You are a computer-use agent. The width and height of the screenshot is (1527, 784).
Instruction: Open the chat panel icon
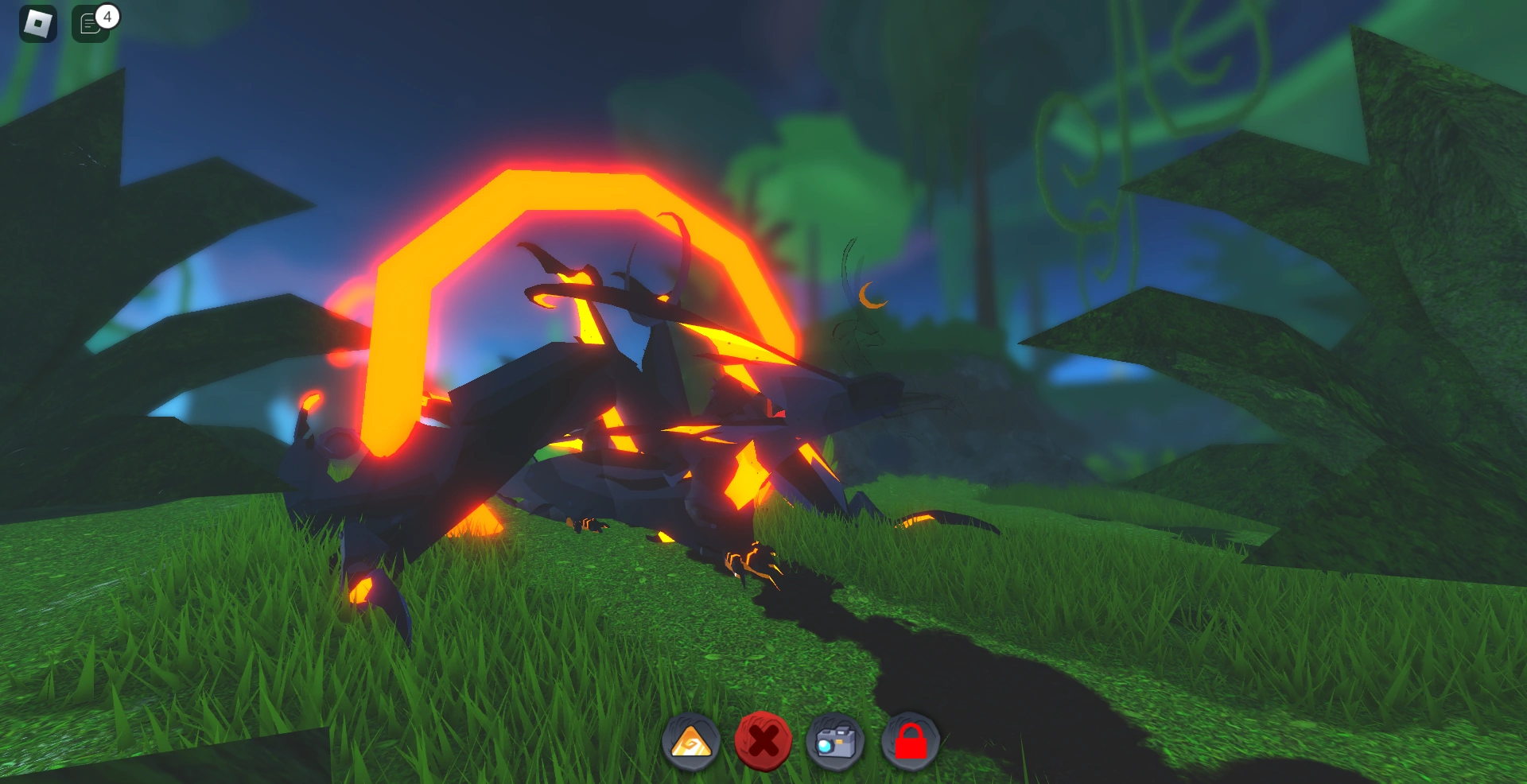[x=87, y=24]
